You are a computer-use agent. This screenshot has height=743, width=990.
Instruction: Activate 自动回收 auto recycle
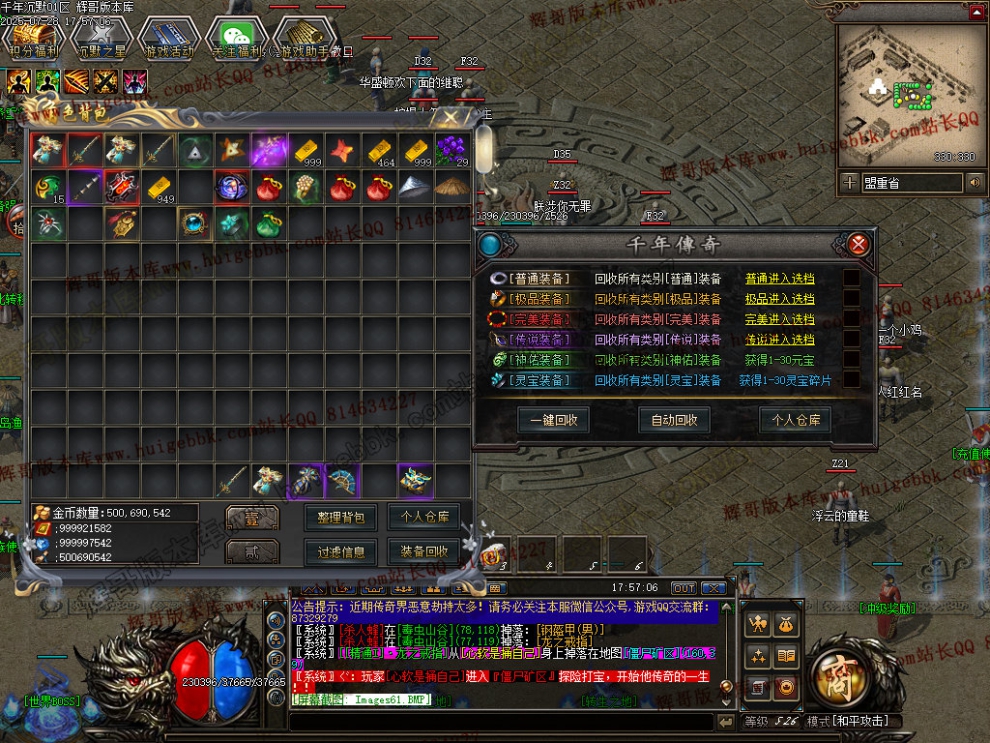click(680, 420)
